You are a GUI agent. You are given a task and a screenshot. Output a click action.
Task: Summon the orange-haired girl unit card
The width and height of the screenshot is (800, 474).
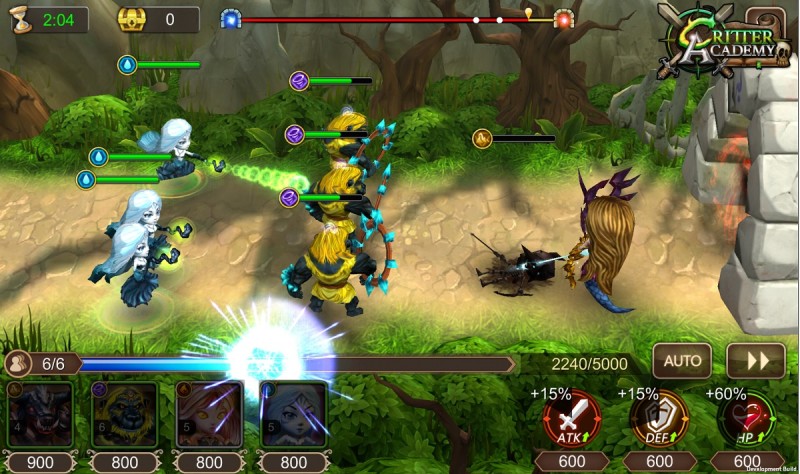(209, 415)
